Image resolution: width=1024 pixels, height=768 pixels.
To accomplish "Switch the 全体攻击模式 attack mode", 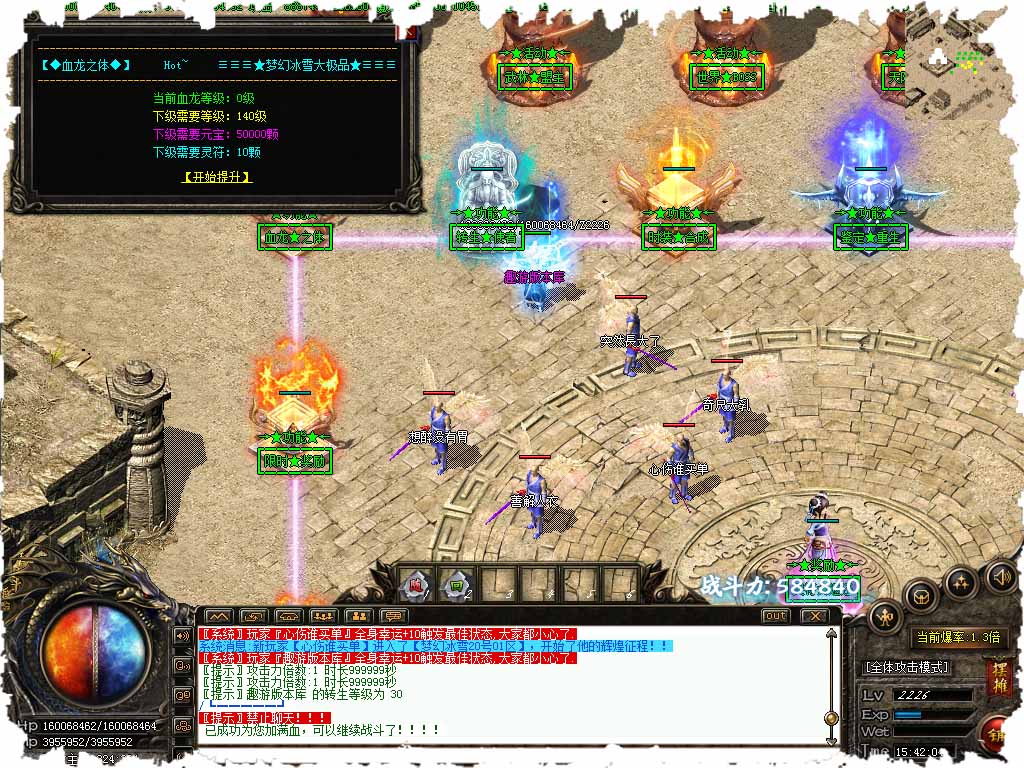I will coord(907,667).
